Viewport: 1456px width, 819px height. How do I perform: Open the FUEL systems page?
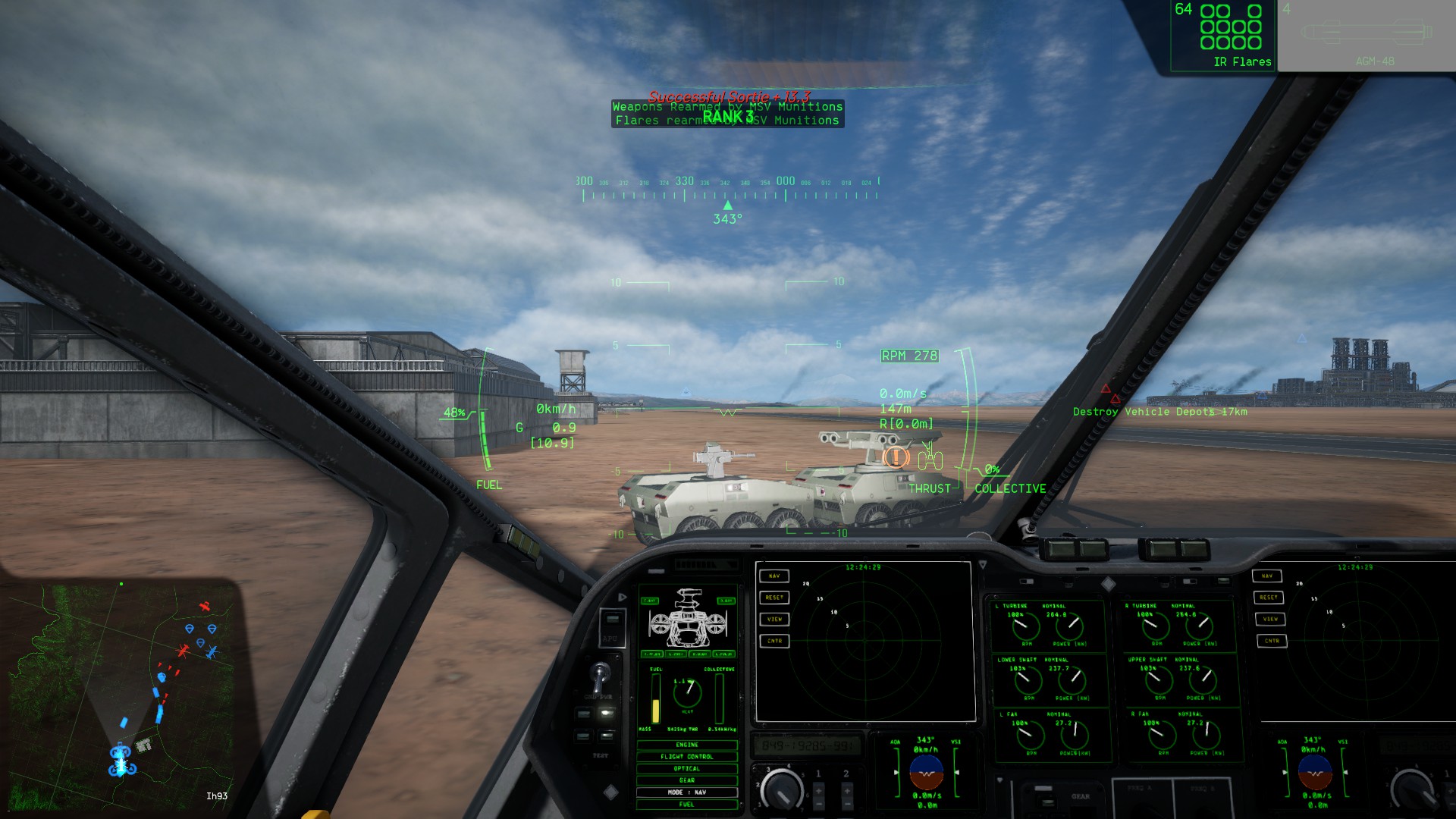(687, 805)
